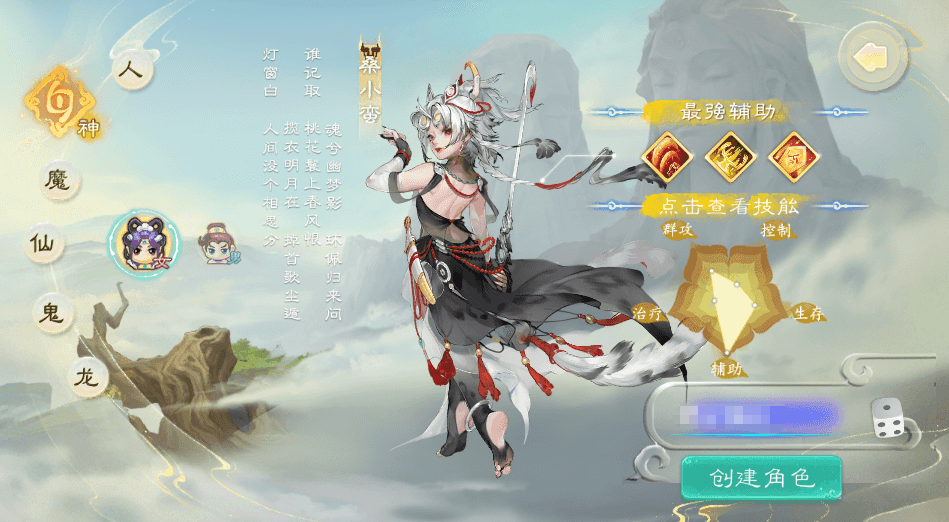This screenshot has width=949, height=522.
Task: Roll the dice for a random name
Action: pyautogui.click(x=889, y=418)
